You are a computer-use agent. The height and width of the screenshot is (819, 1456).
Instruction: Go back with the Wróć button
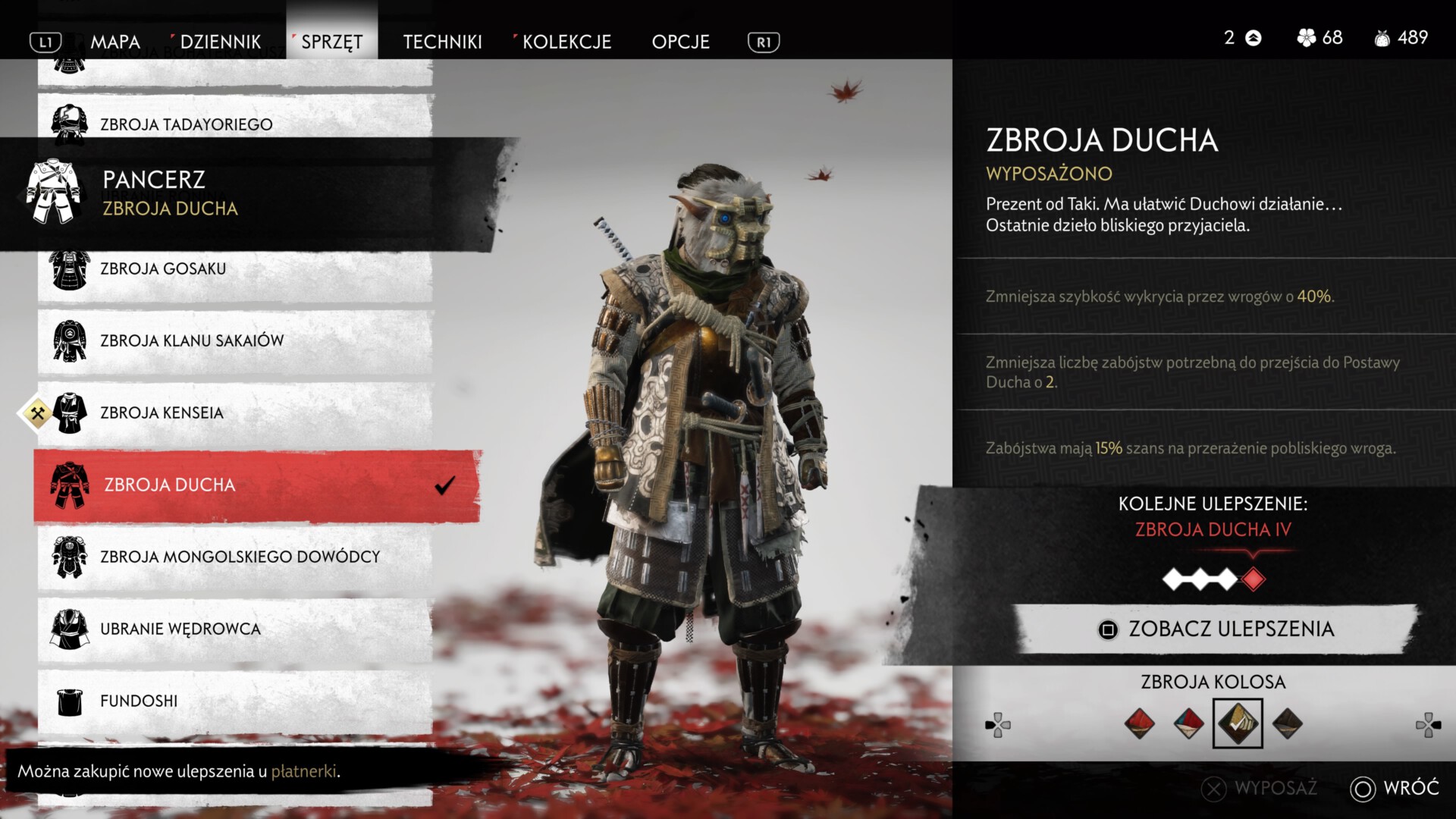tap(1395, 788)
